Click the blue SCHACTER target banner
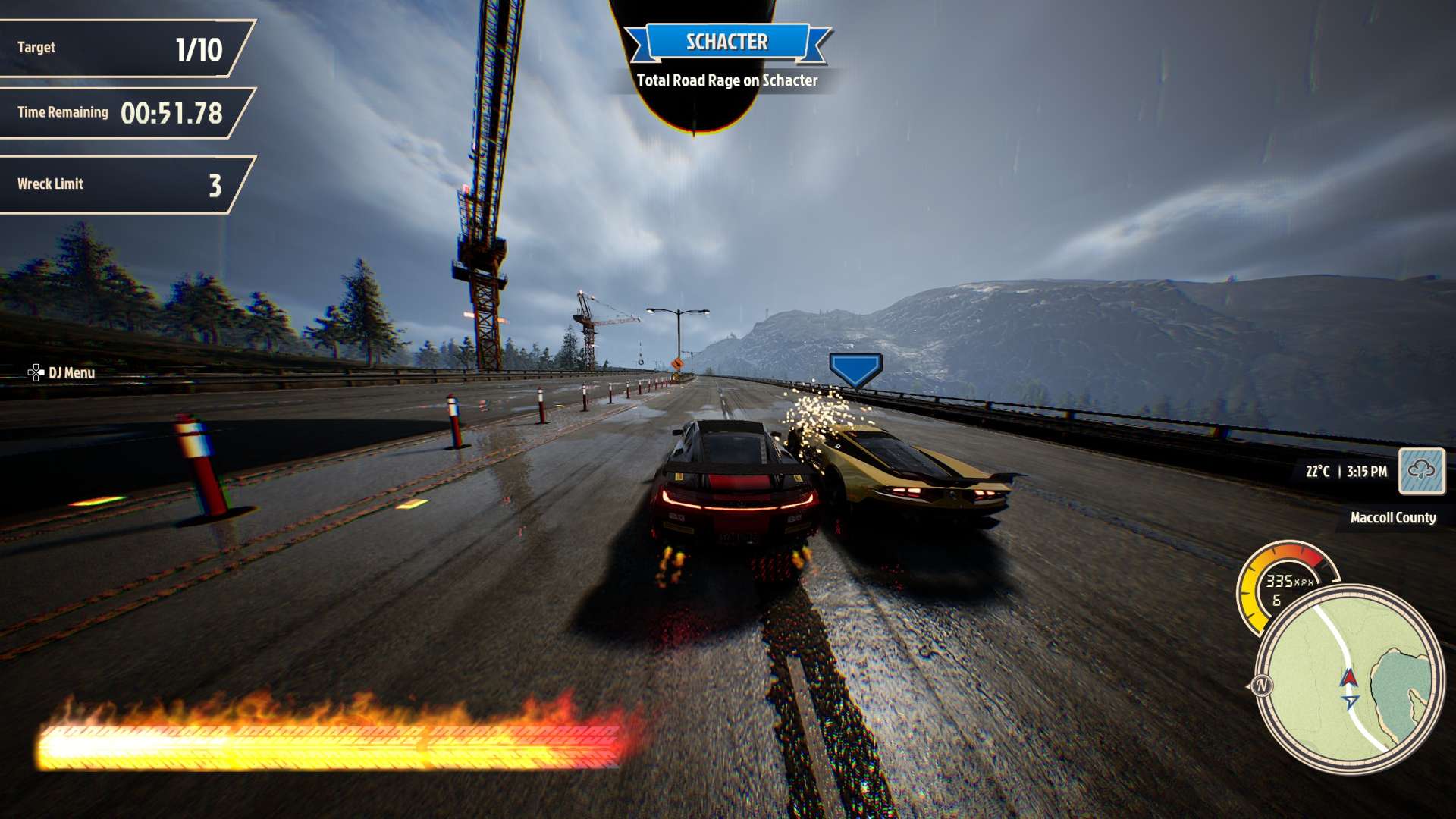The width and height of the screenshot is (1456, 819). [726, 42]
